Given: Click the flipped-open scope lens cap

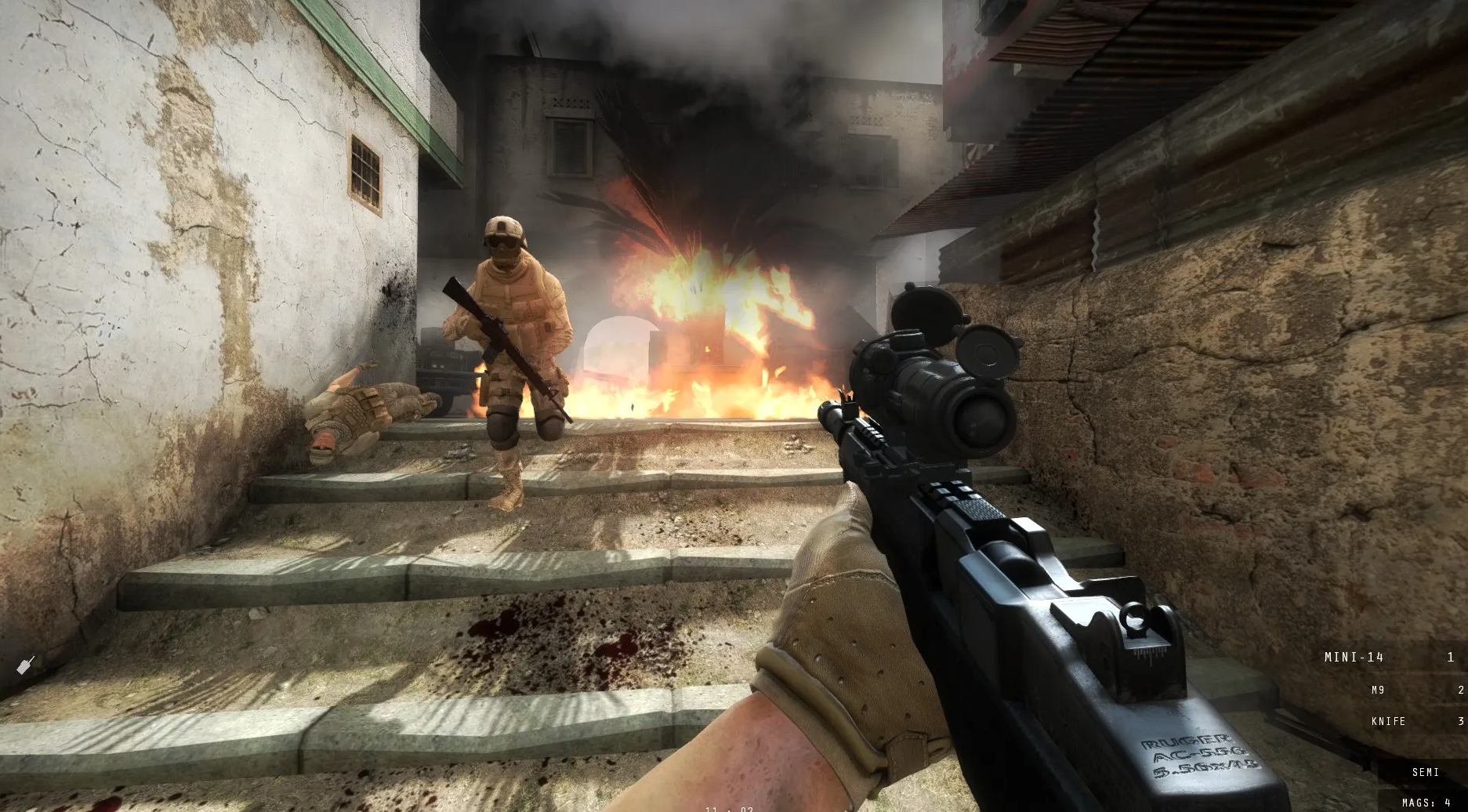Looking at the screenshot, I should point(988,353).
